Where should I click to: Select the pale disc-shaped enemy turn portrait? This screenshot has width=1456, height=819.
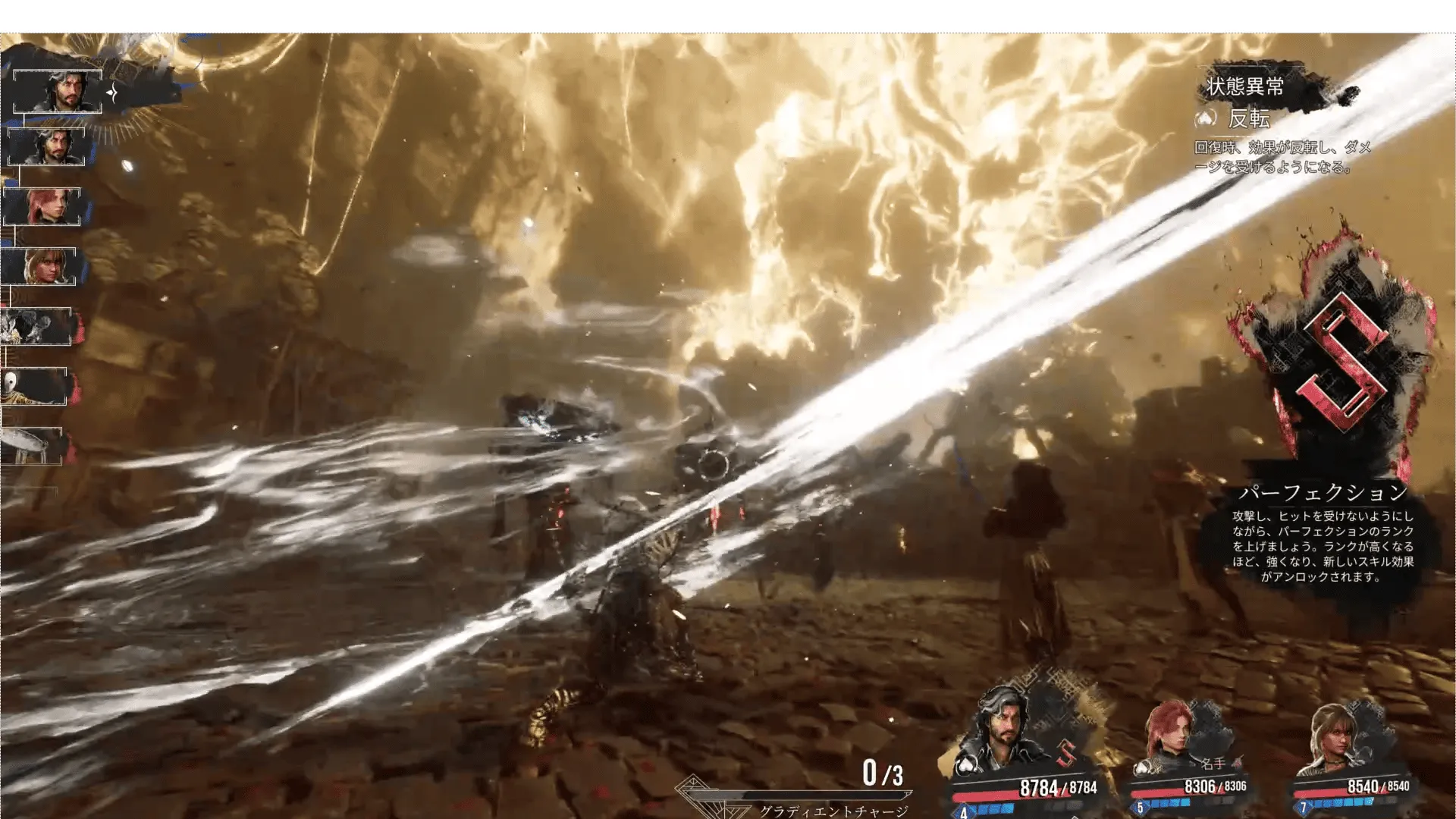(32, 446)
